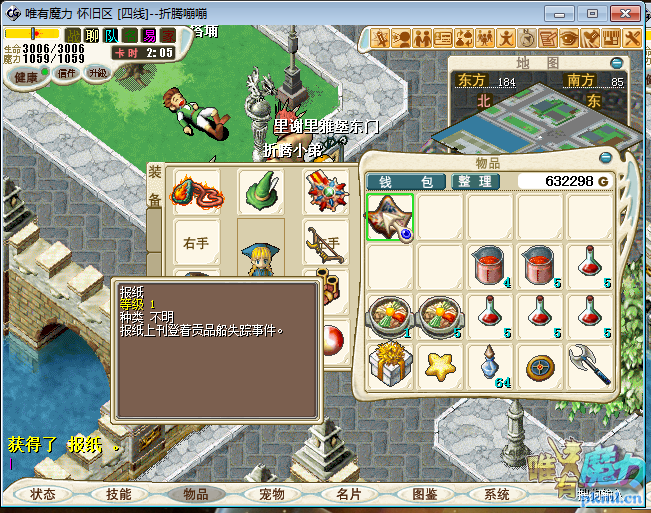Select the blue potion bottle with 64
Viewport: 651px width, 513px height.
pos(491,365)
